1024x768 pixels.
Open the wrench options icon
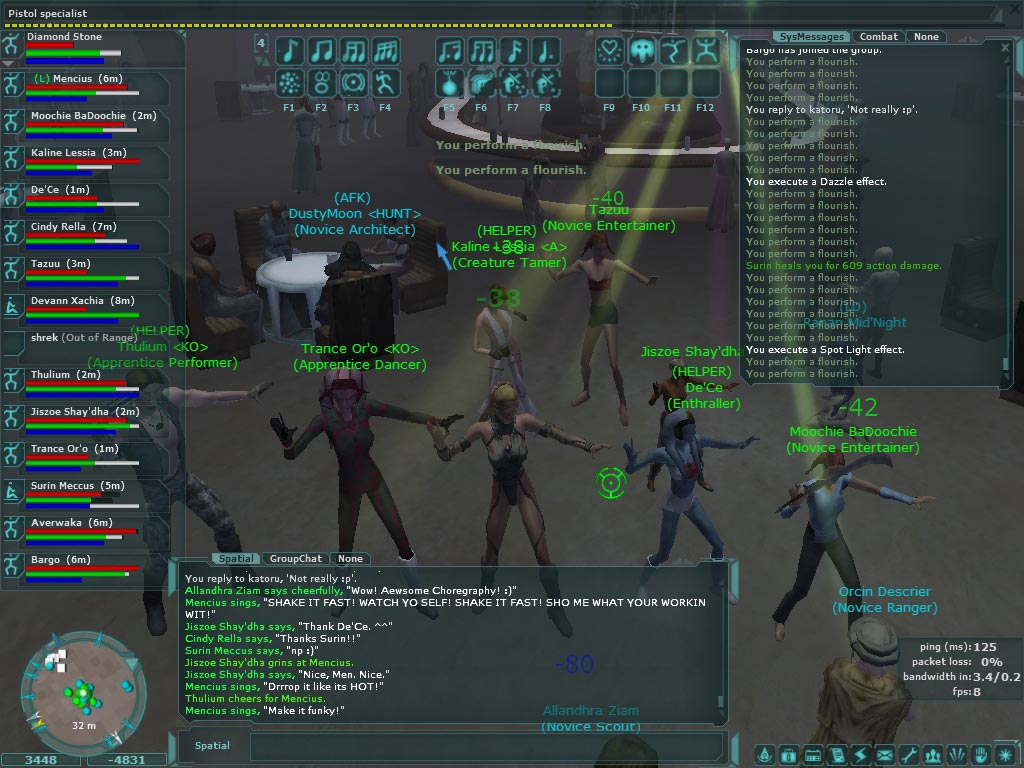(908, 755)
